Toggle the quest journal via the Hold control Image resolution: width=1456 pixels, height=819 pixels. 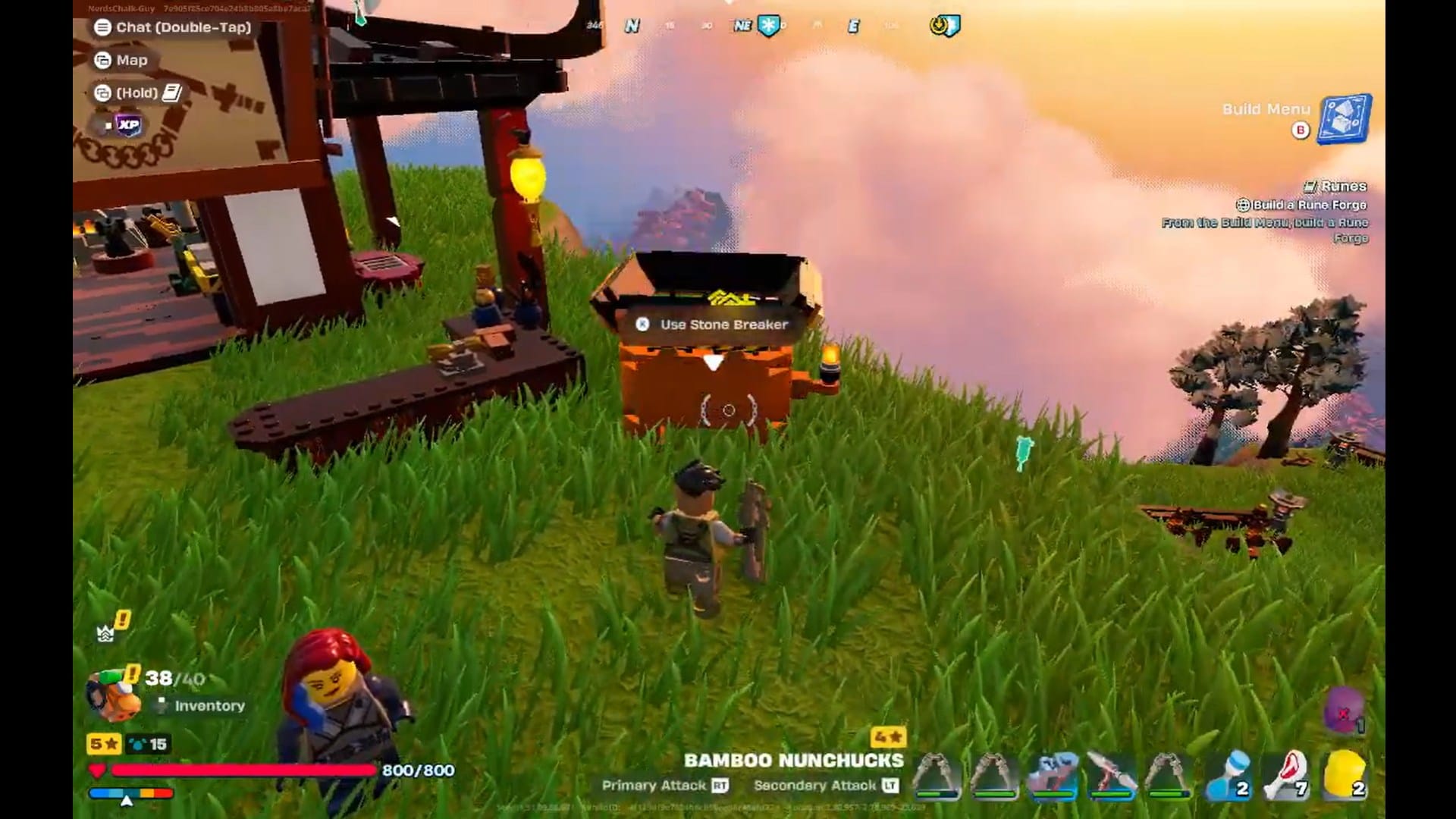pyautogui.click(x=146, y=92)
